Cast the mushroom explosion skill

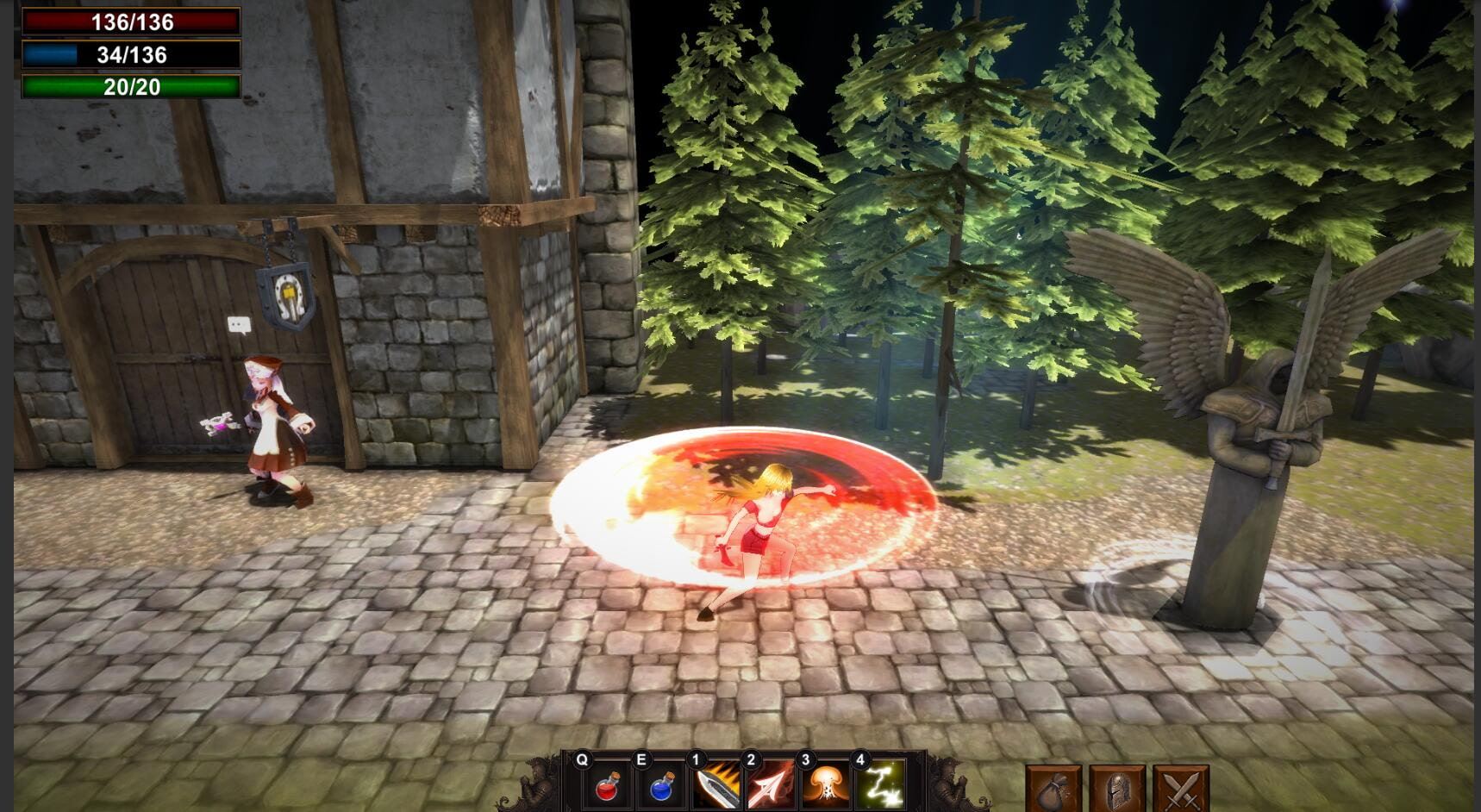[x=826, y=786]
